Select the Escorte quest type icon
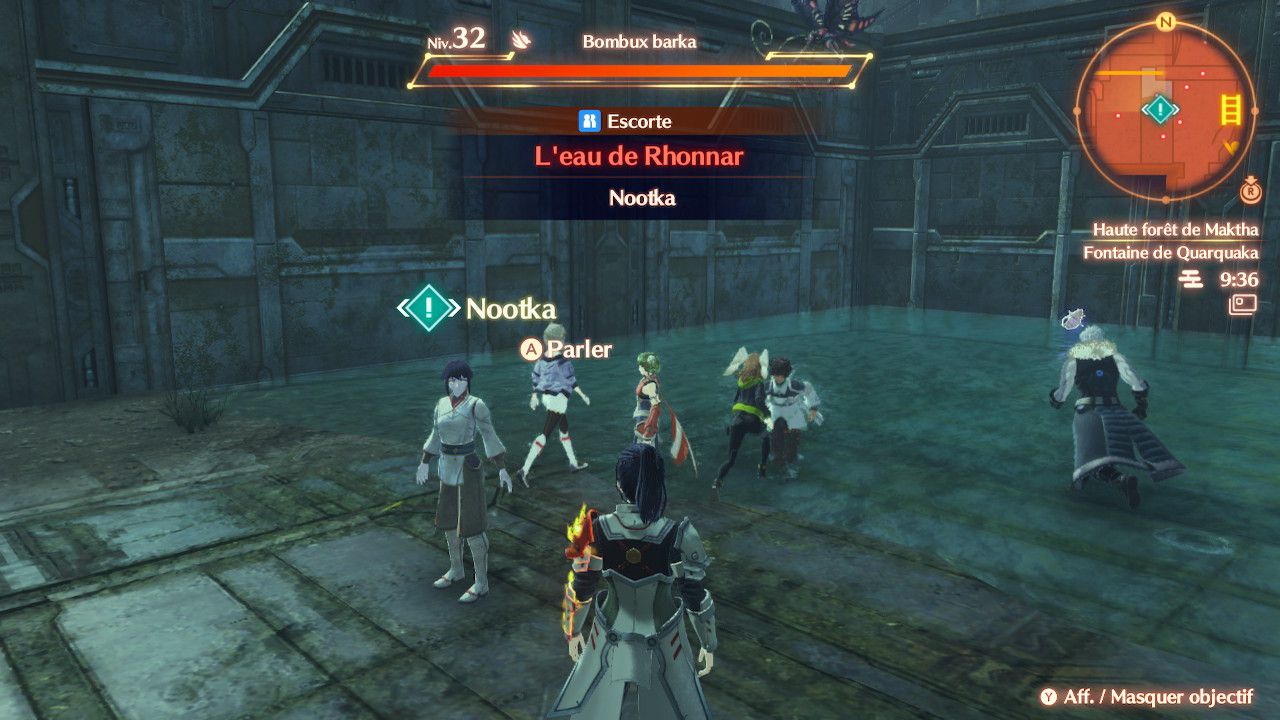The image size is (1280, 720). (589, 121)
